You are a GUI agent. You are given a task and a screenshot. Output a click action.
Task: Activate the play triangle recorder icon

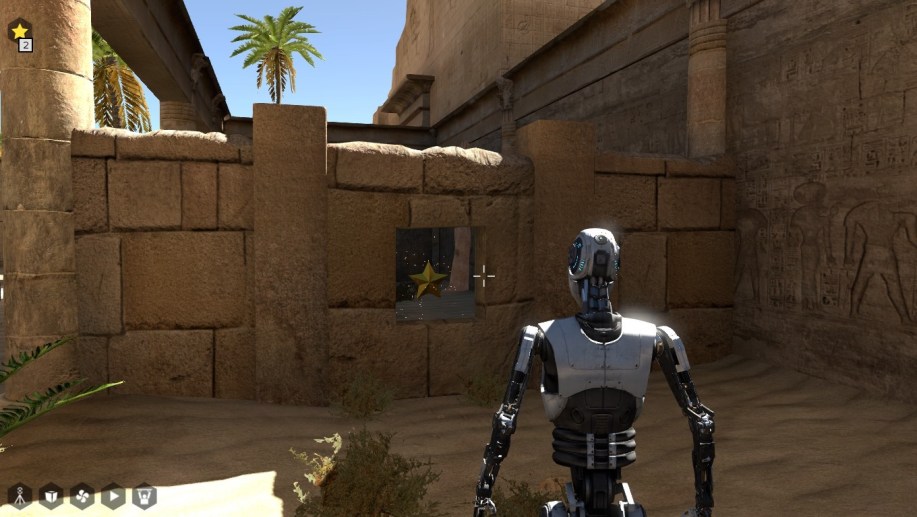pyautogui.click(x=113, y=495)
